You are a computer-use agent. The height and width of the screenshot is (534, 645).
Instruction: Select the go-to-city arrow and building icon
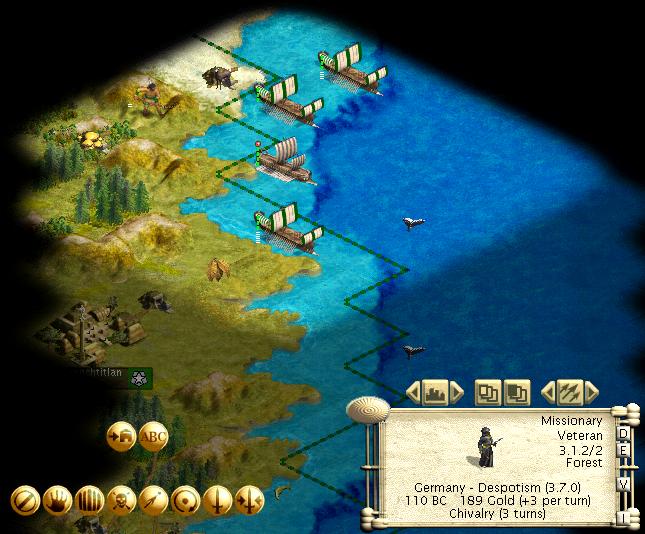(x=121, y=436)
